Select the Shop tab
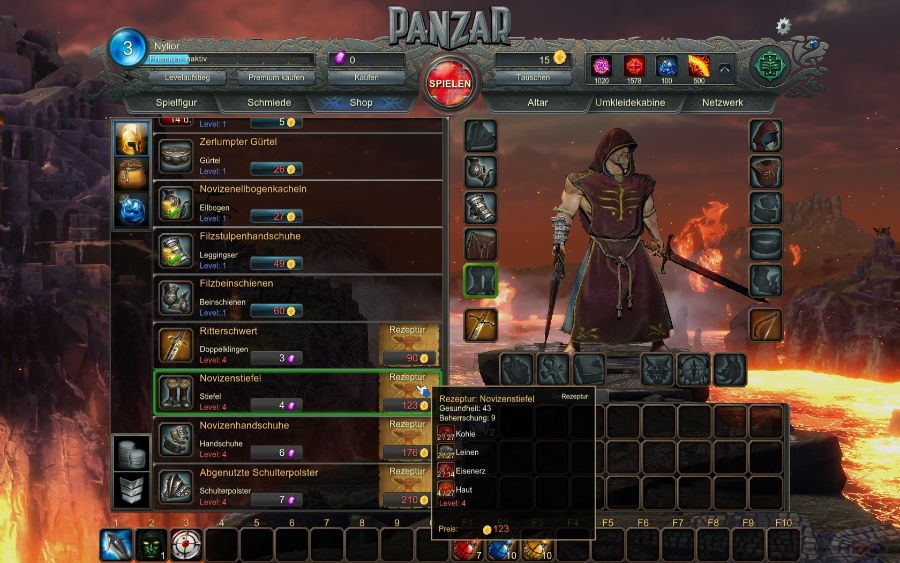 pyautogui.click(x=361, y=102)
